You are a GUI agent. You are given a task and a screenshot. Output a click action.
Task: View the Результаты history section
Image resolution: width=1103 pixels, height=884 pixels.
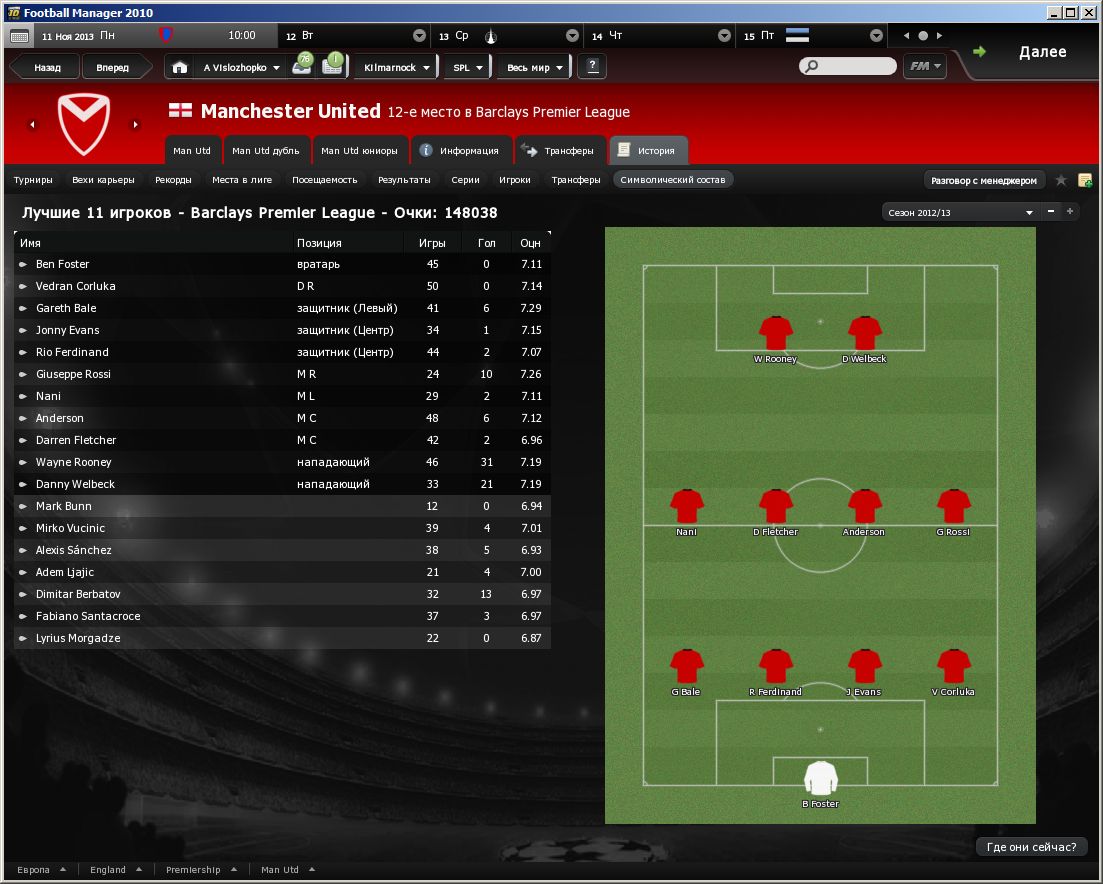click(404, 180)
